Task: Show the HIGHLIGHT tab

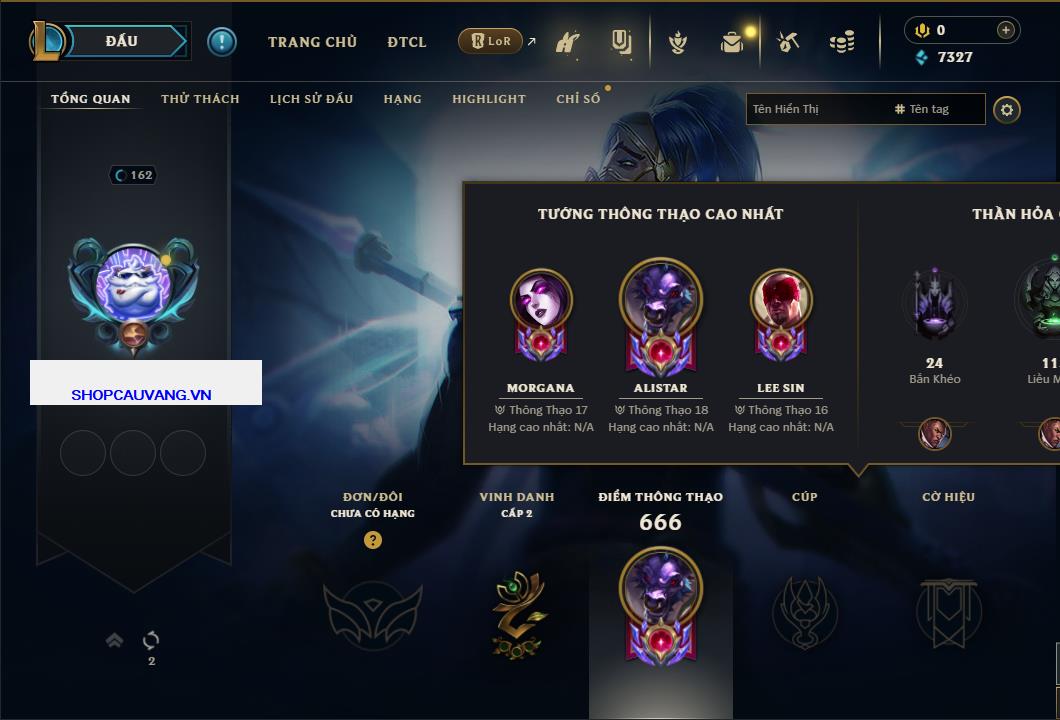Action: tap(488, 99)
